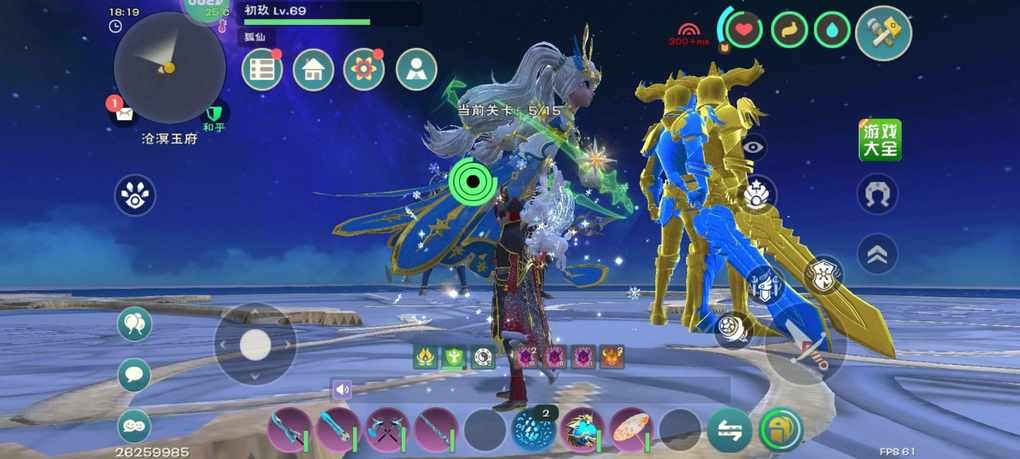Open the list menu icon

(262, 70)
